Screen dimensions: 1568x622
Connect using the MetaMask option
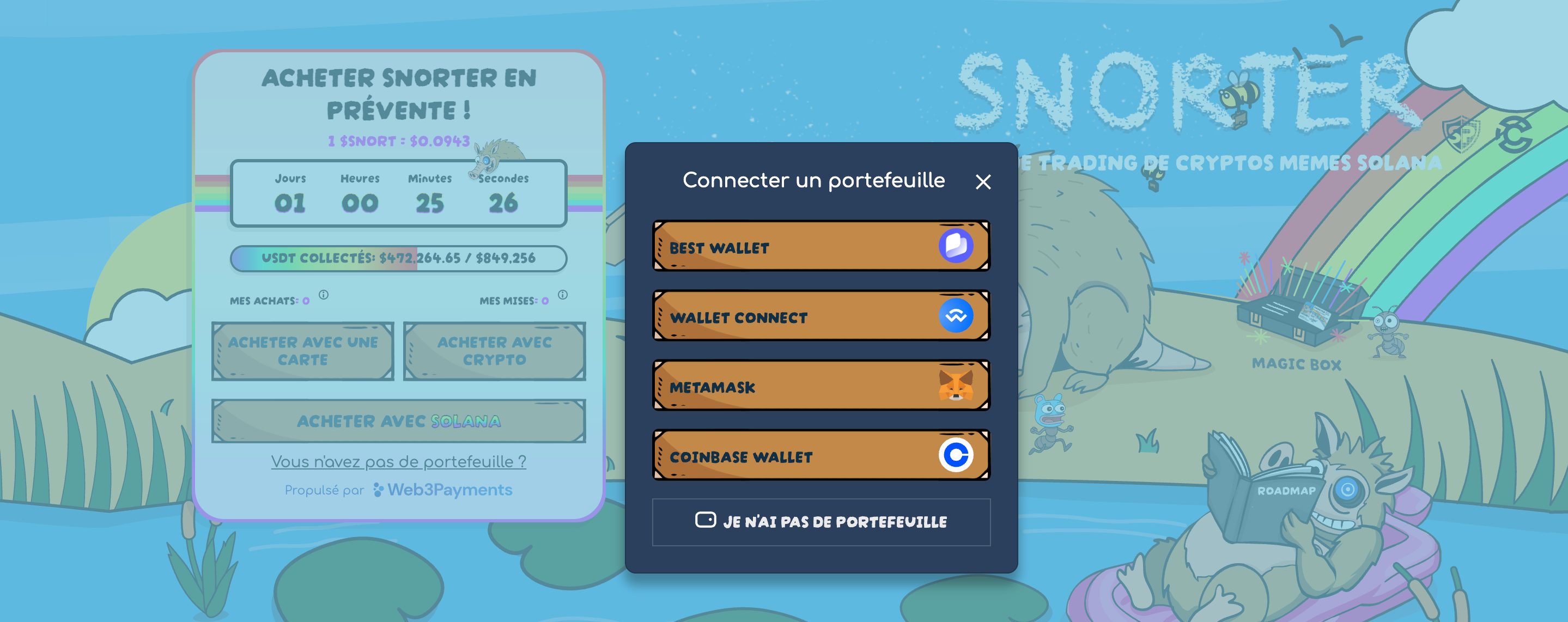pos(821,385)
